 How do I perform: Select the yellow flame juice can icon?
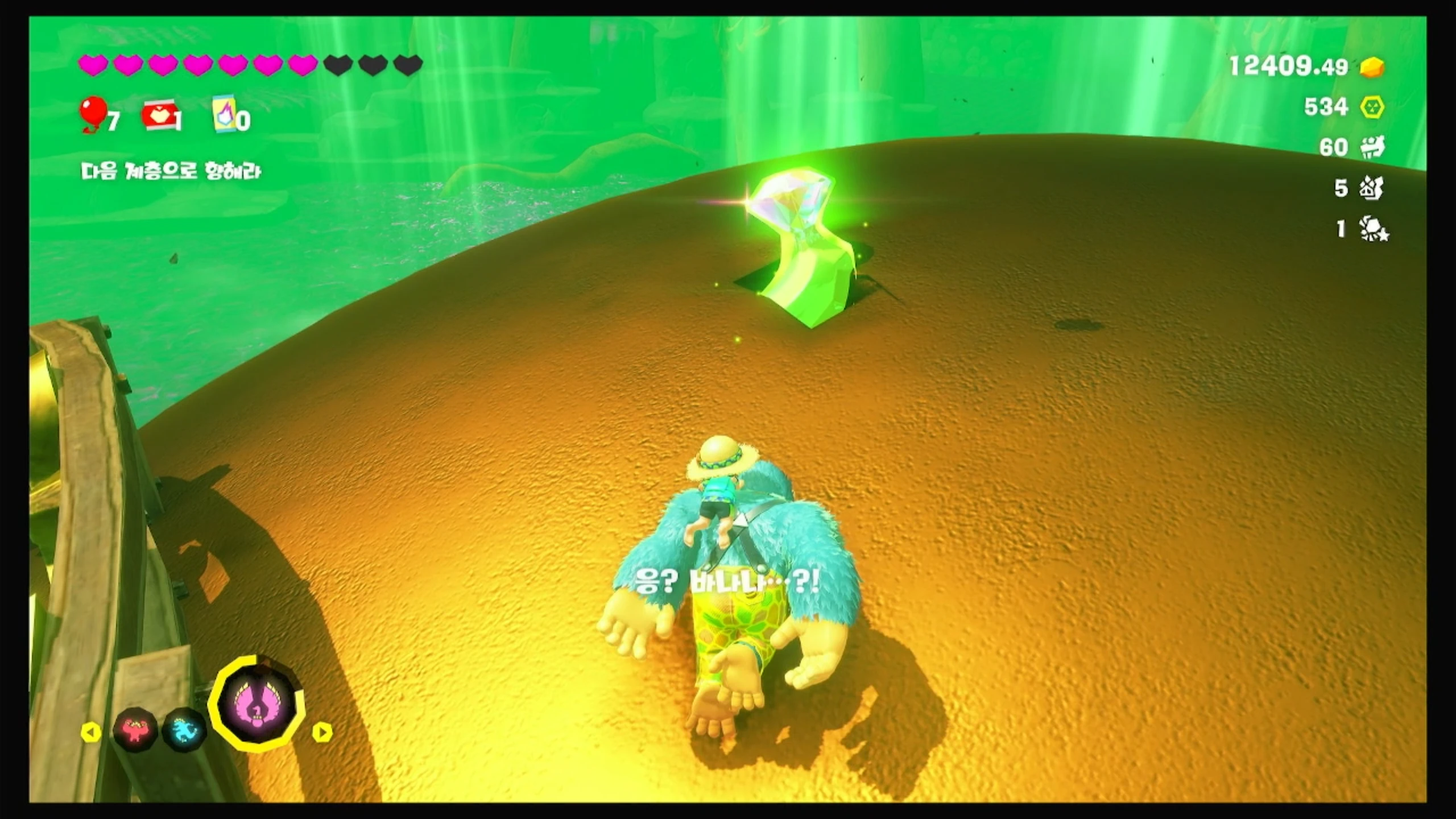(x=224, y=116)
